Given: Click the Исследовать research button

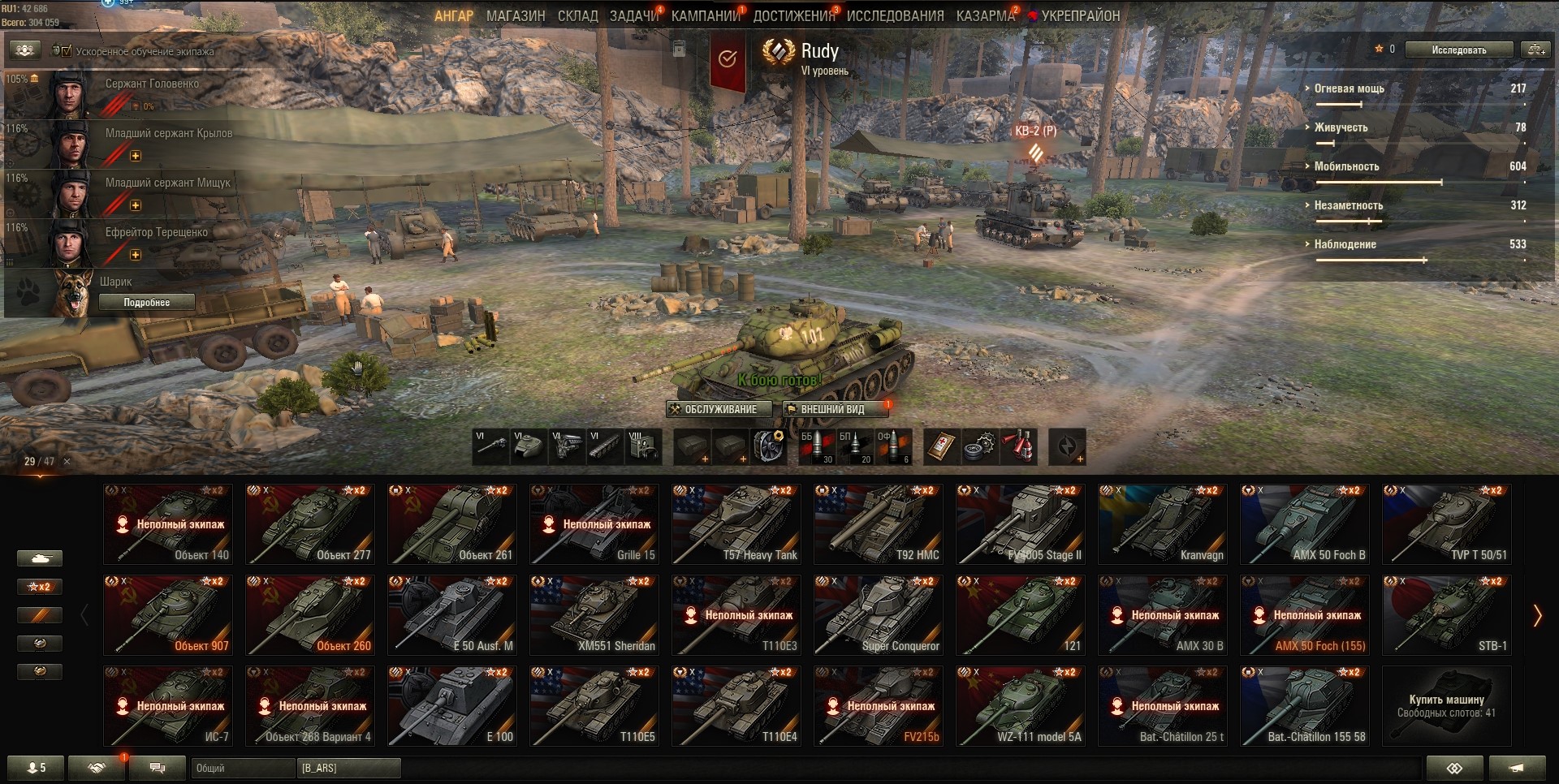Looking at the screenshot, I should pyautogui.click(x=1458, y=50).
